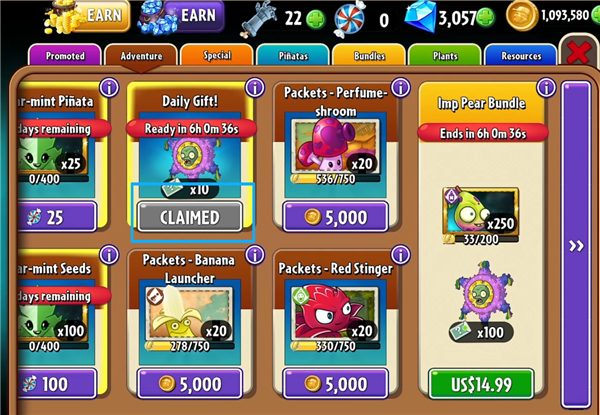The height and width of the screenshot is (415, 600).
Task: Show next page with double arrow
Action: (576, 246)
